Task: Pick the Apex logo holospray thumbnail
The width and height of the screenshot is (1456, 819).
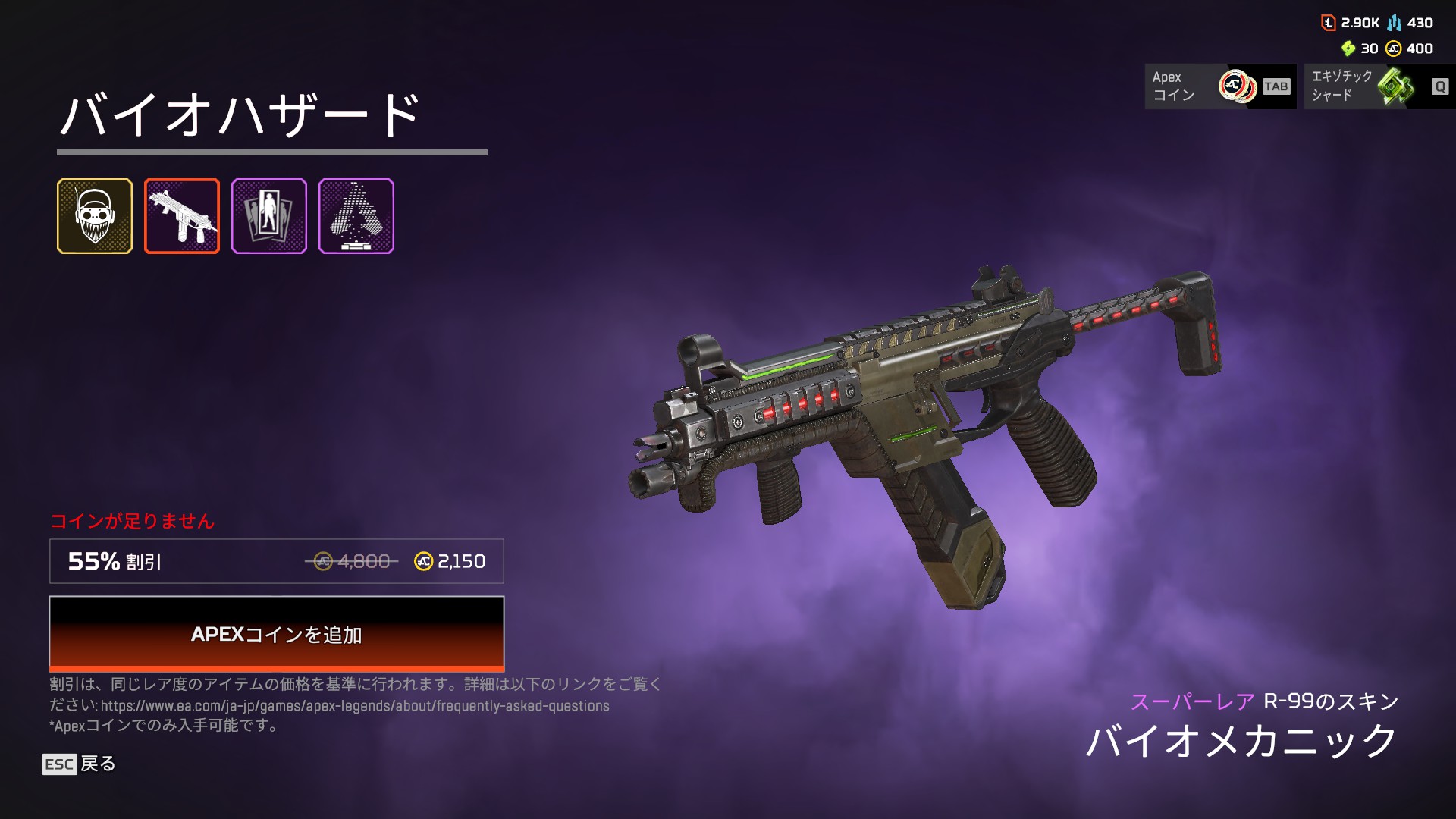Action: tap(356, 216)
